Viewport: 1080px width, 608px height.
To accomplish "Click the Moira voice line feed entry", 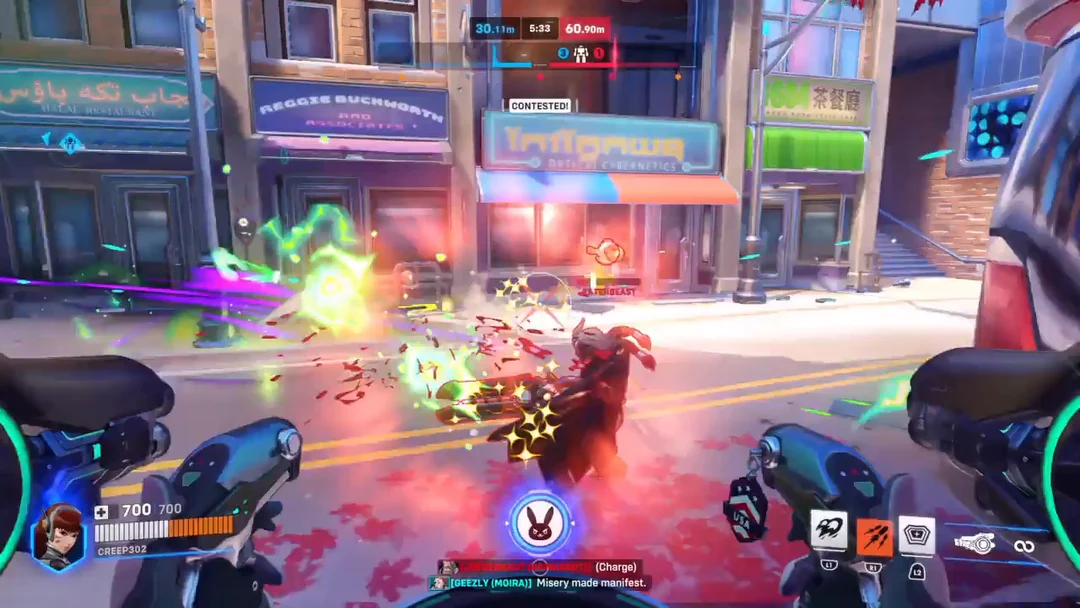I will click(540, 583).
